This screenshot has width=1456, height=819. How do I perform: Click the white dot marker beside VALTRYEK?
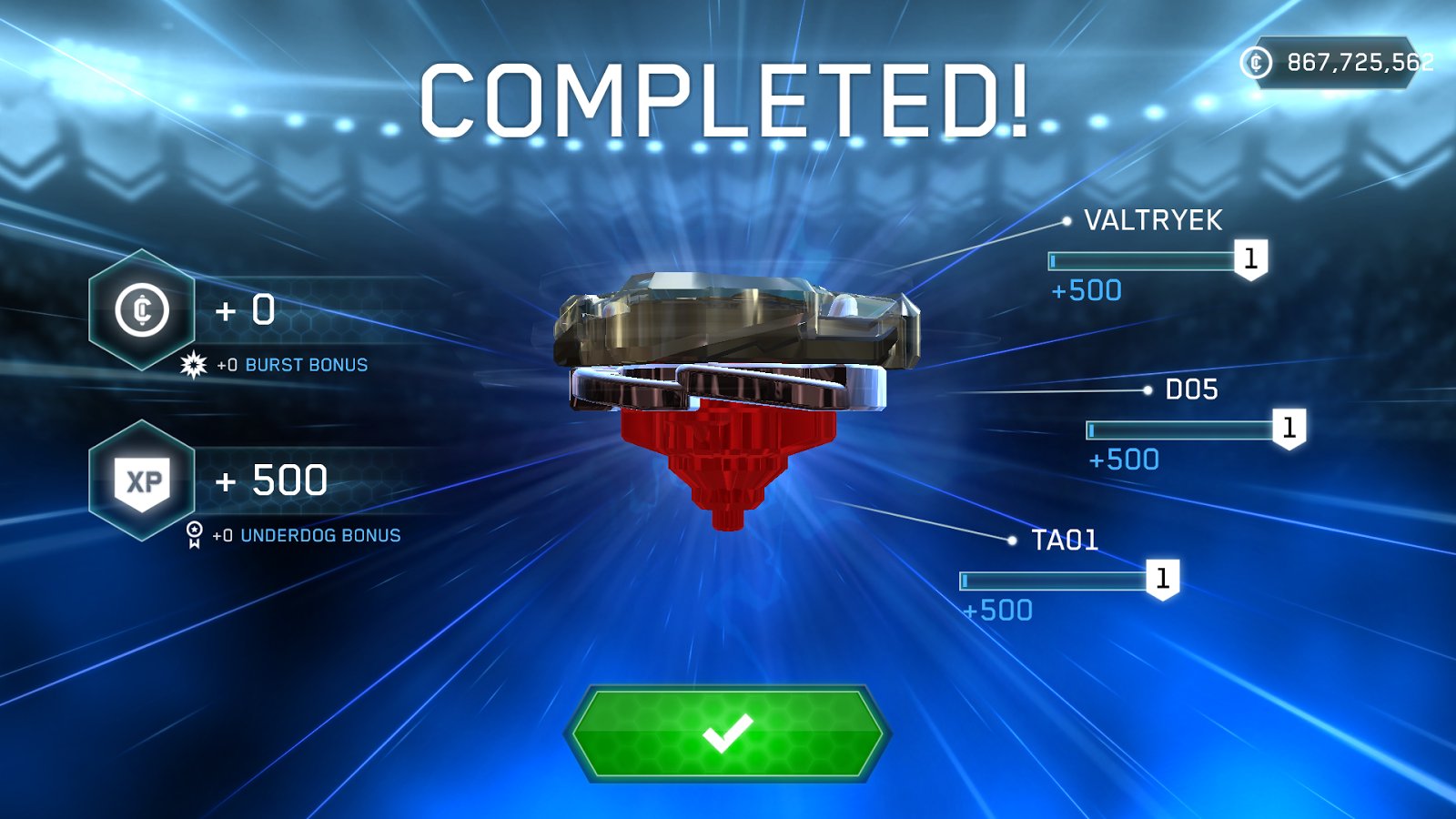[x=1067, y=219]
